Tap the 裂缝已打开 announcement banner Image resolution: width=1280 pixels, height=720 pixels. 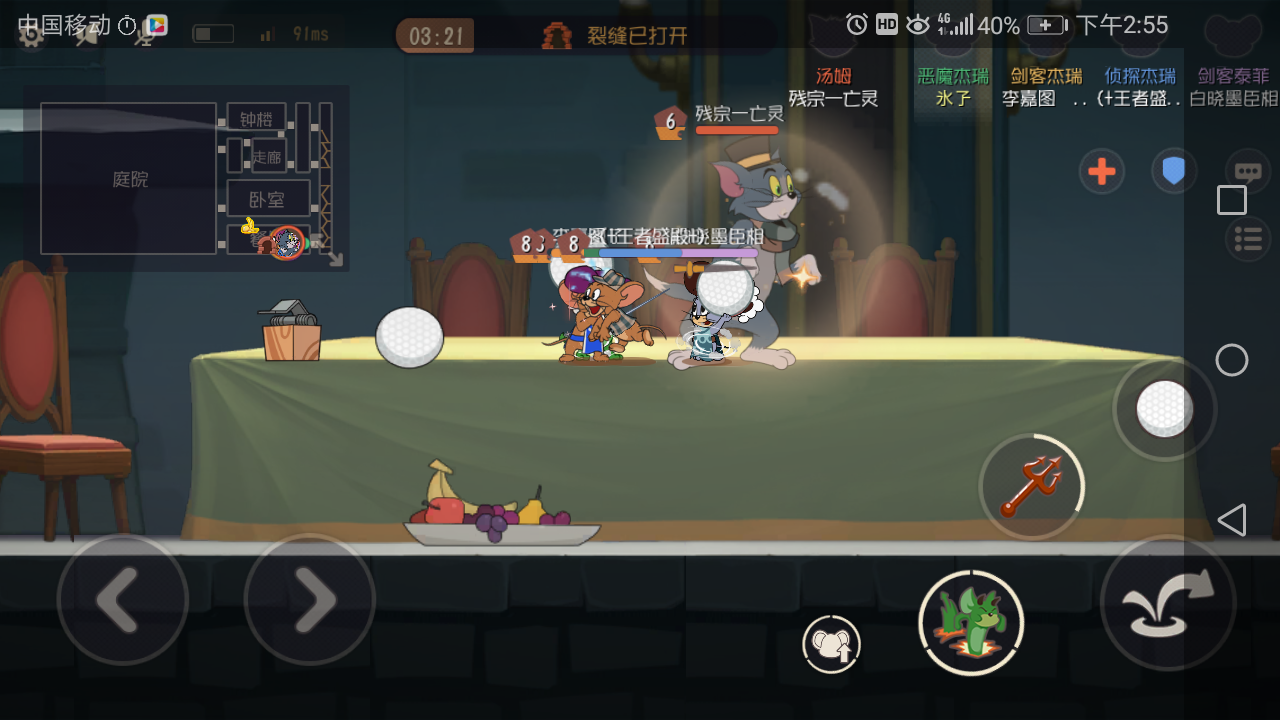[617, 32]
